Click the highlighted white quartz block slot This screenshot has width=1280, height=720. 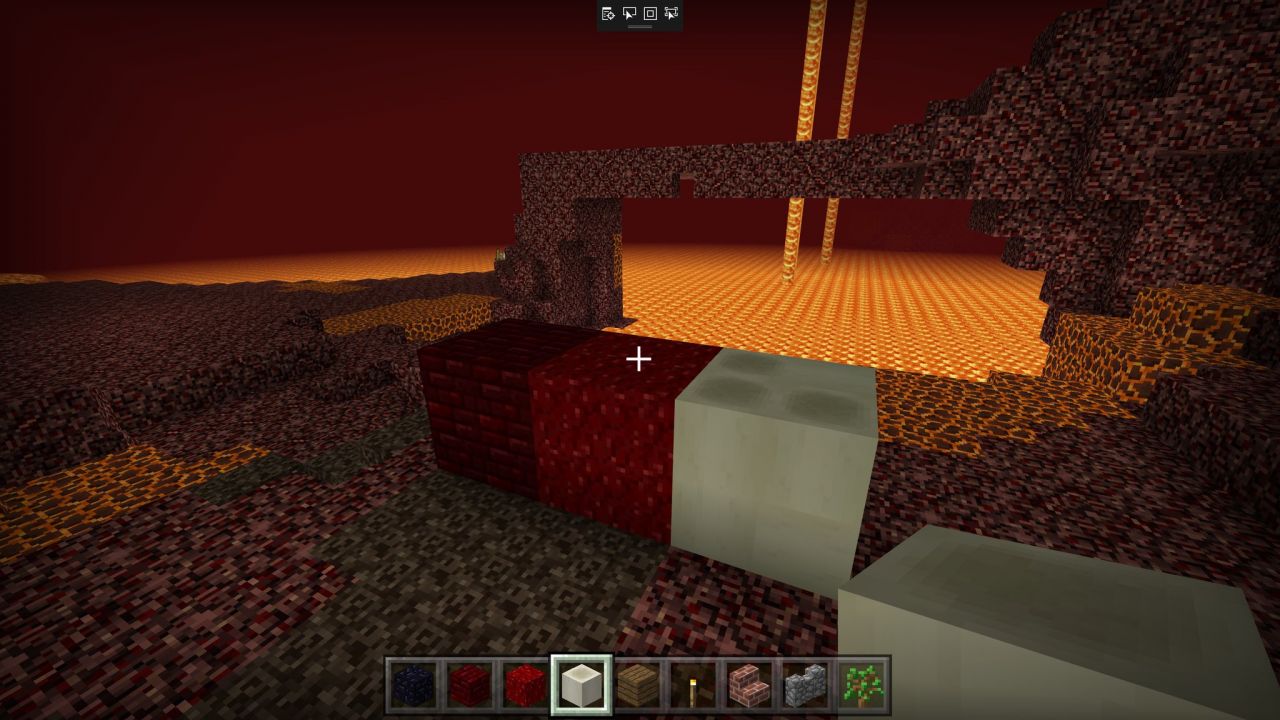pyautogui.click(x=581, y=685)
